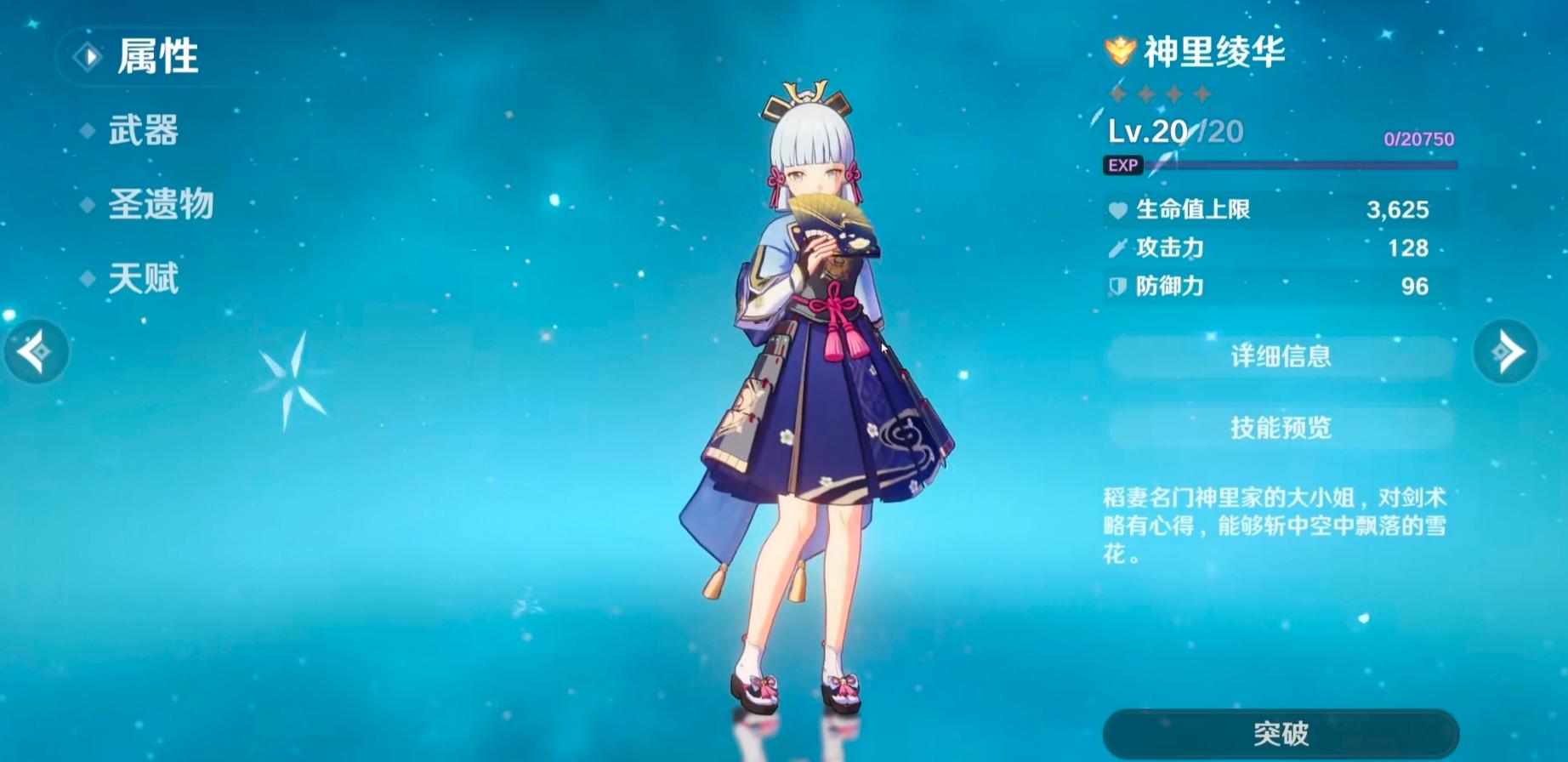Show the 天赋 talents tab
This screenshot has width=1568, height=762.
tap(143, 279)
